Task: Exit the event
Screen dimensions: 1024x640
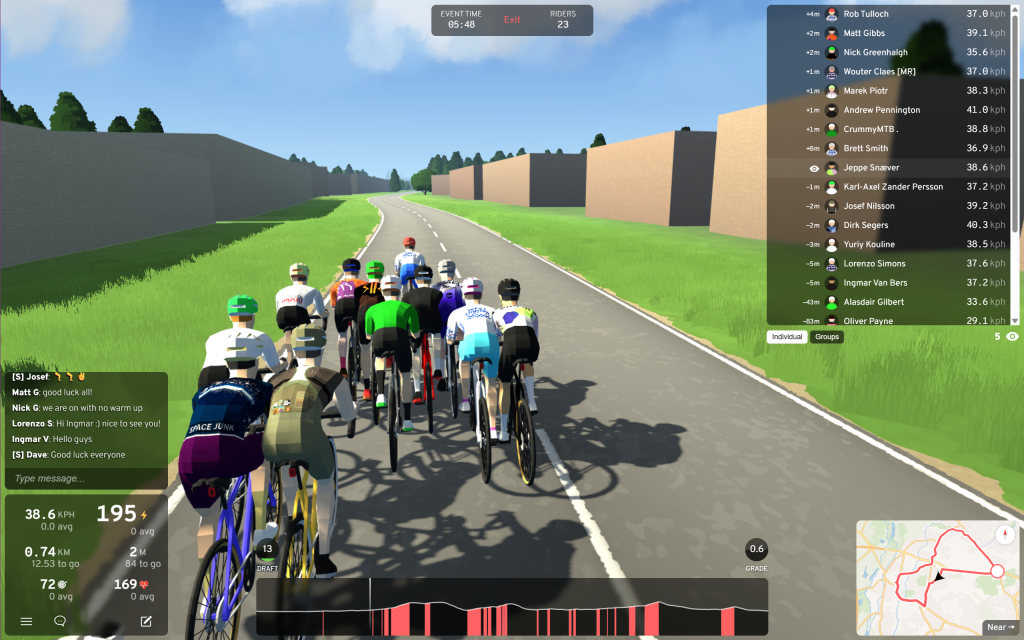Action: click(x=512, y=20)
